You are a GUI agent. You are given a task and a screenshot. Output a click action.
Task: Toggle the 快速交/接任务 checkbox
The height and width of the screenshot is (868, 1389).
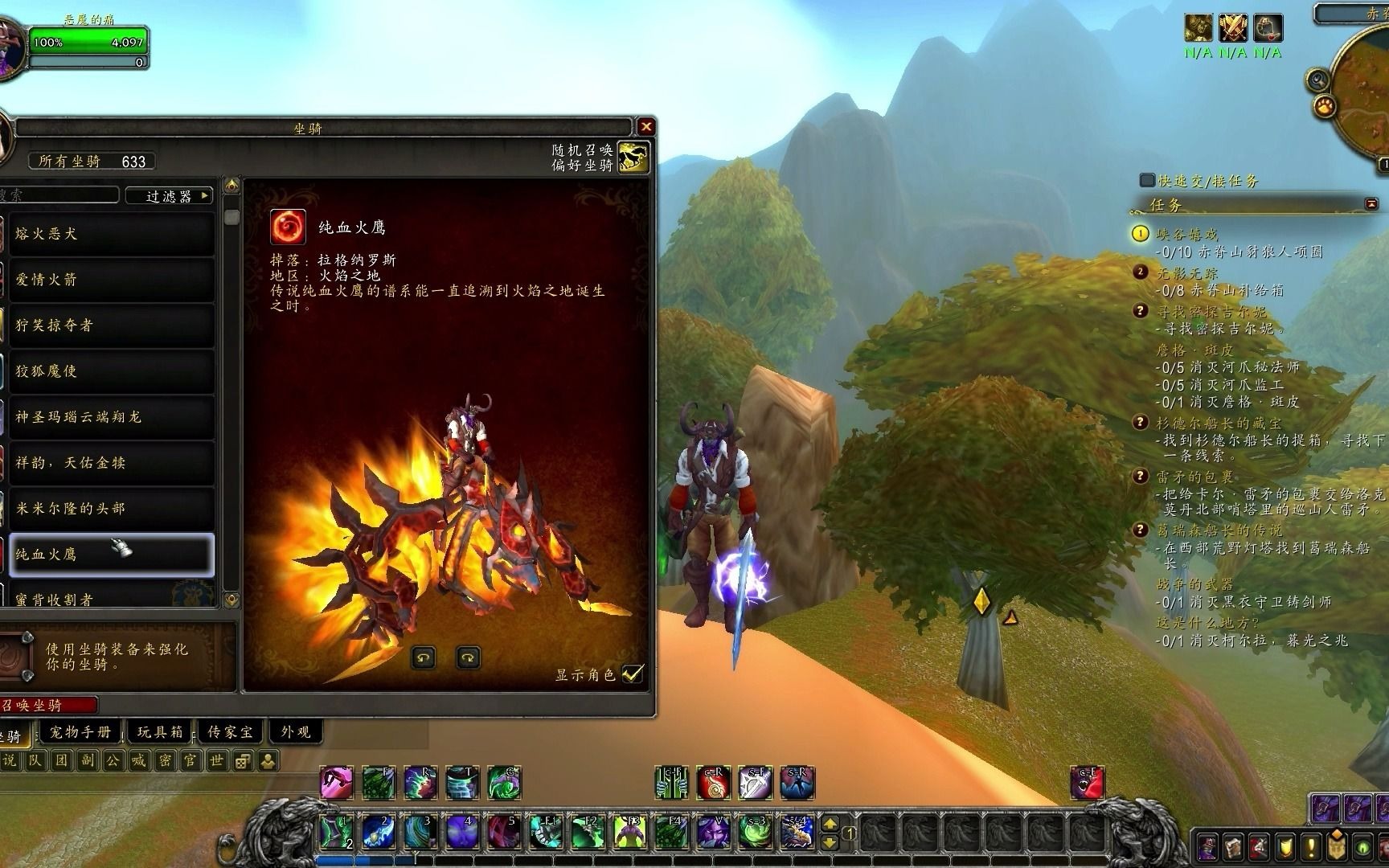coord(1147,180)
